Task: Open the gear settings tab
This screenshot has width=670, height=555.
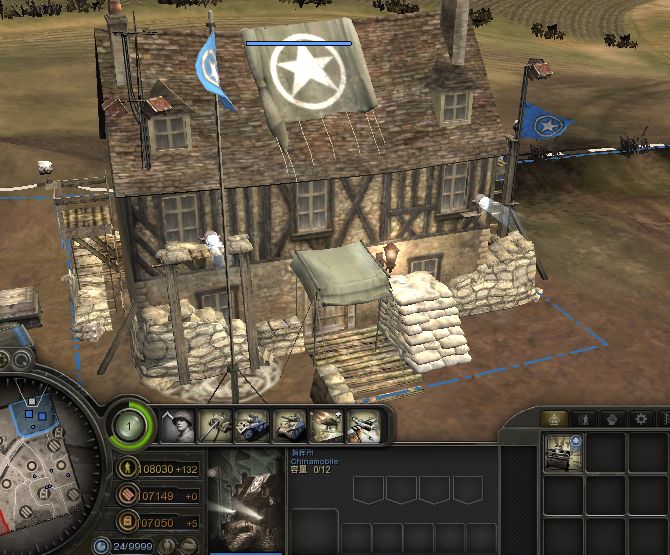Action: [640, 419]
